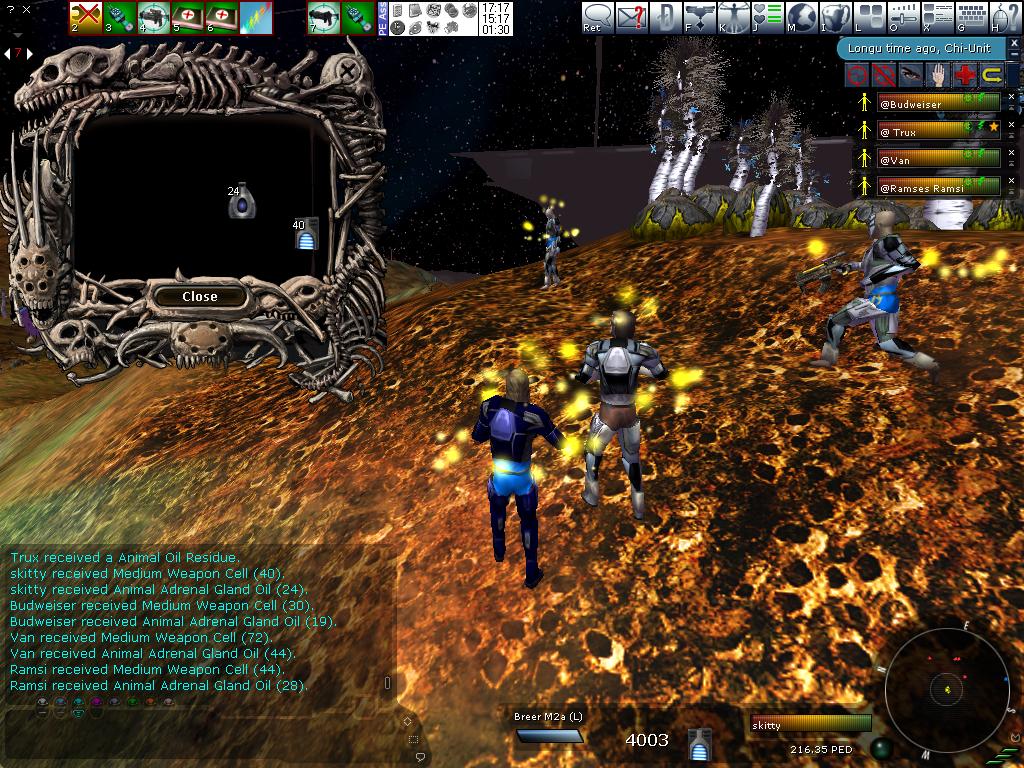The image size is (1024, 768).
Task: Use the first aid kit in slot 5
Action: 188,17
